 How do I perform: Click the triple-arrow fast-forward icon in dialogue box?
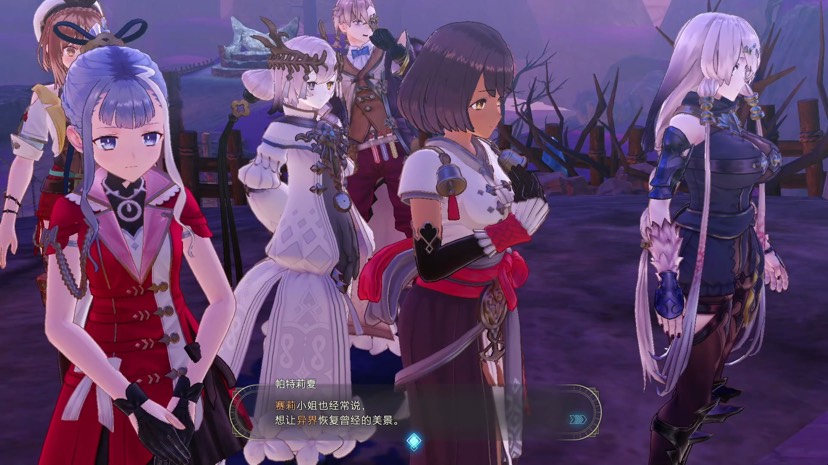tap(577, 420)
